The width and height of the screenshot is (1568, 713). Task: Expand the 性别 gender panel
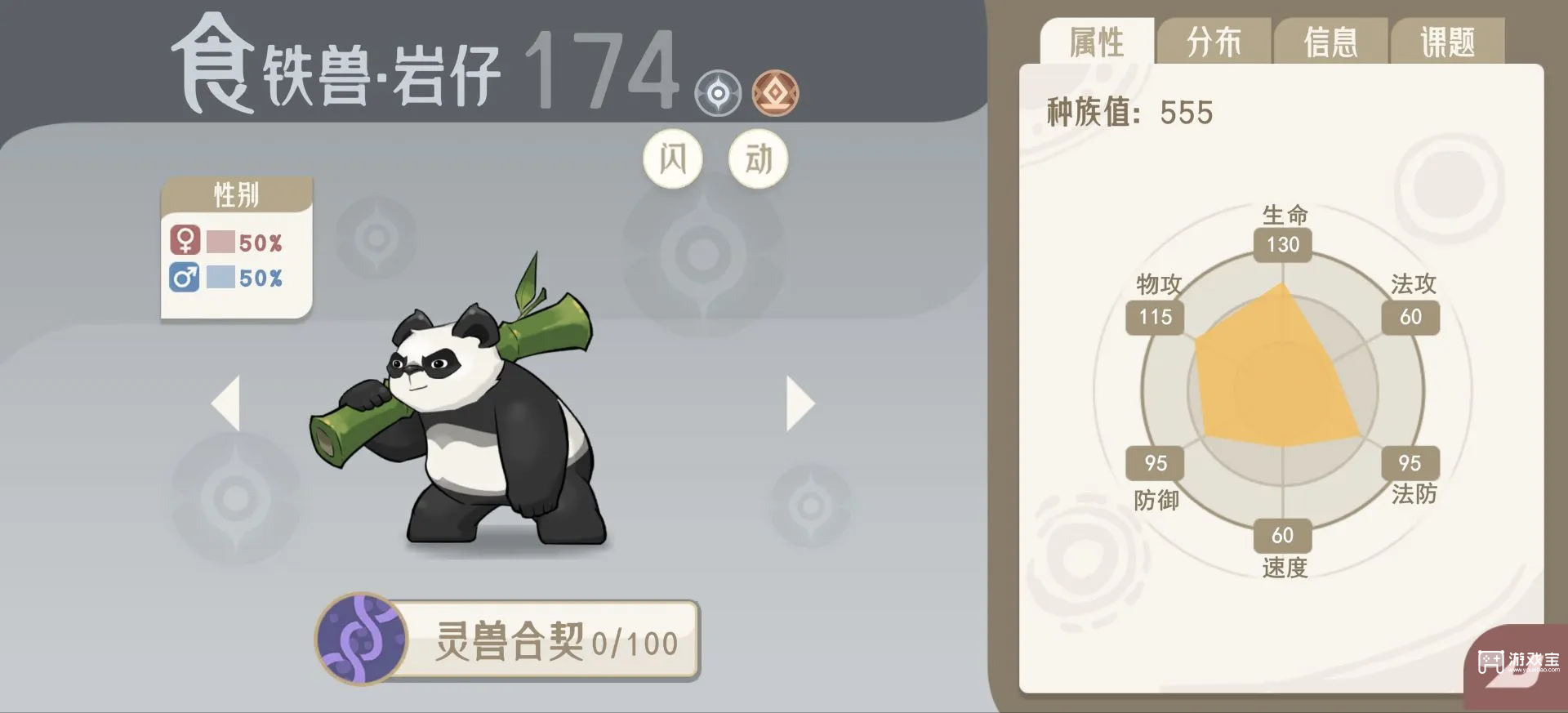pyautogui.click(x=235, y=195)
